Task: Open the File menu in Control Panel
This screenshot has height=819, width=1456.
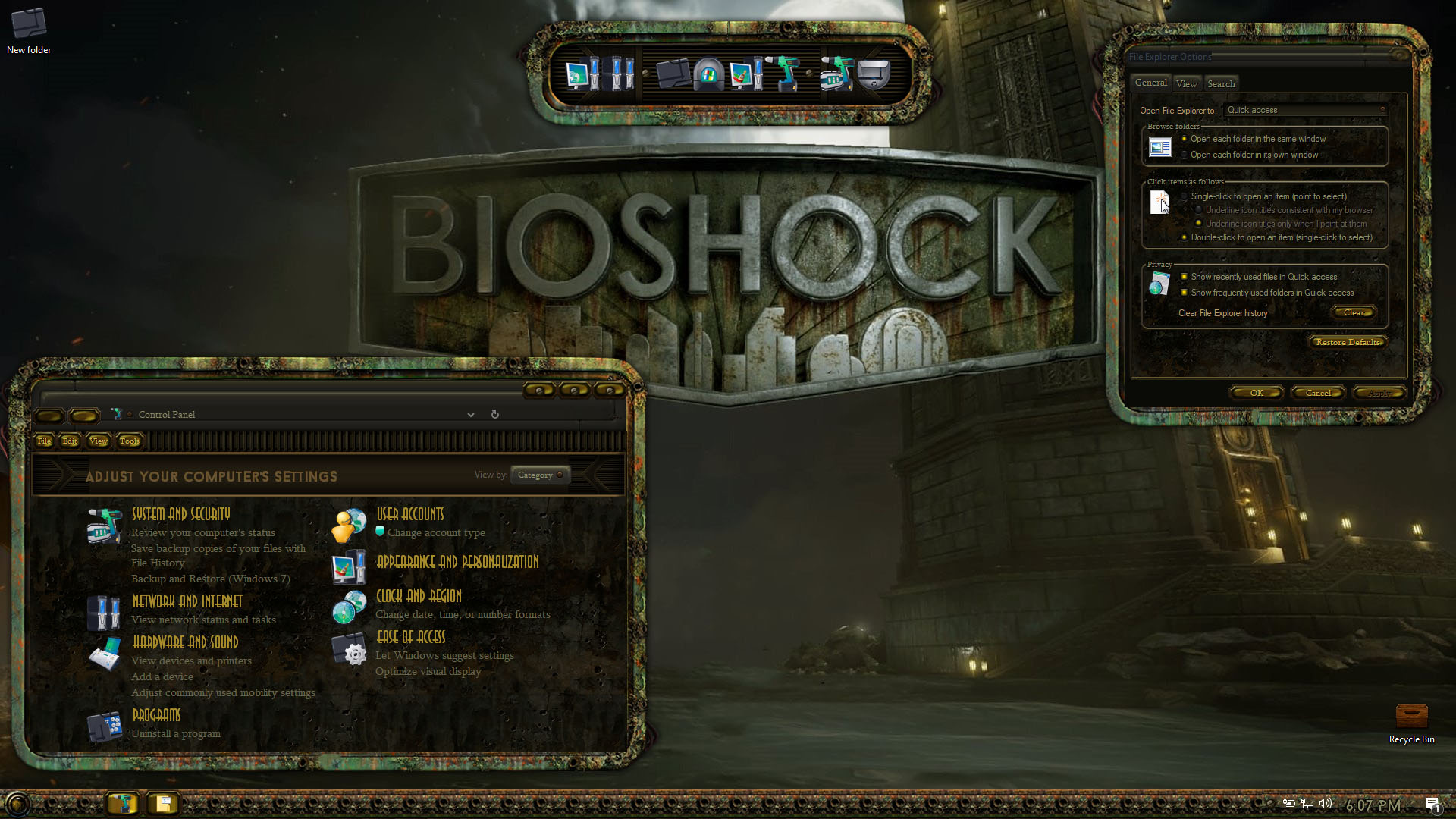Action: 44,441
